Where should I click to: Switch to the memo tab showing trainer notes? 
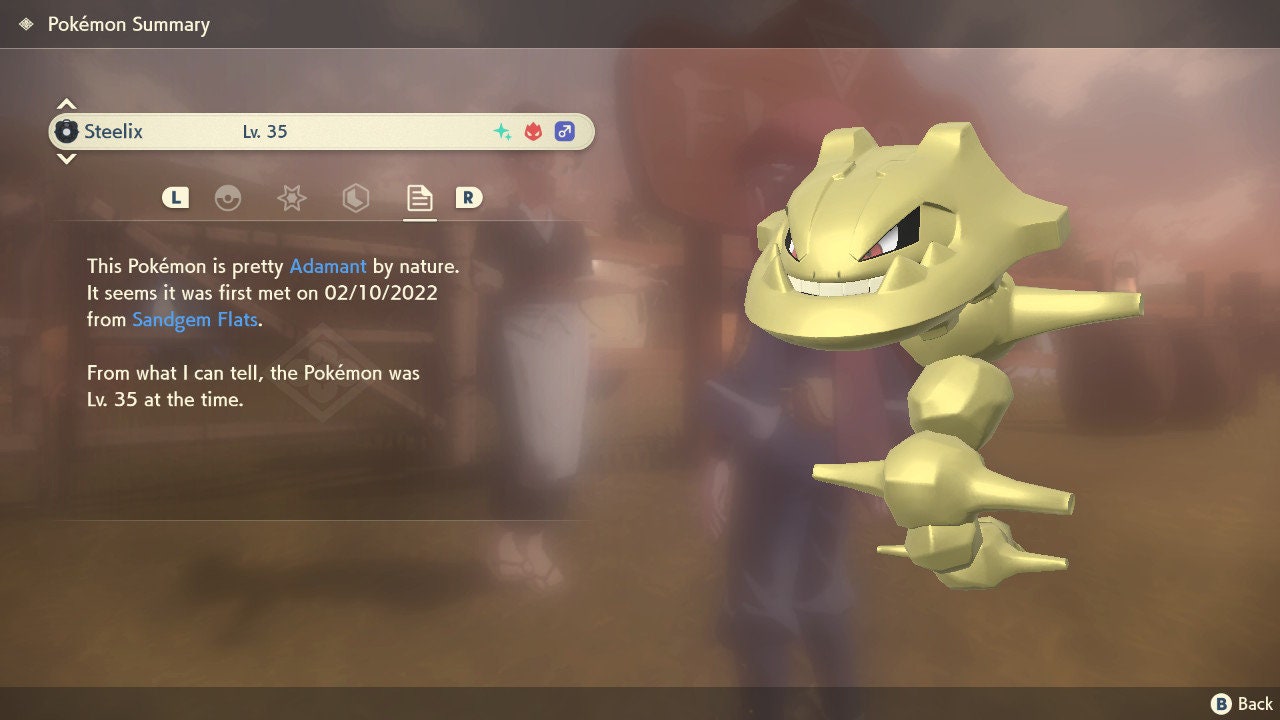click(419, 198)
